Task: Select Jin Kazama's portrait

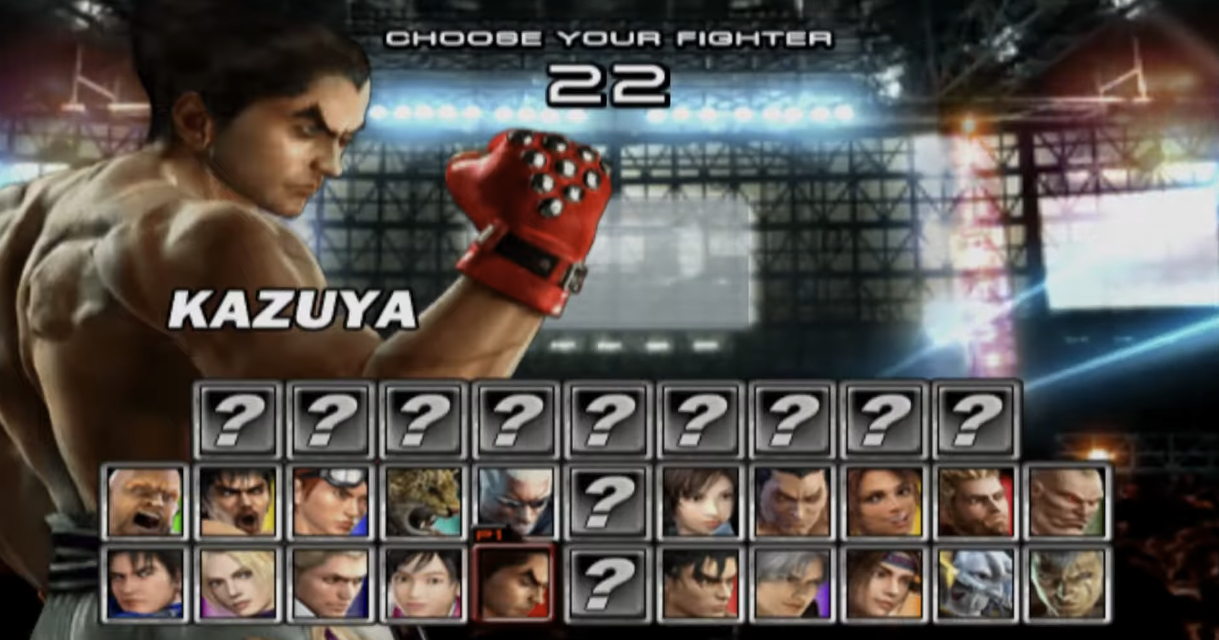Action: [x=699, y=582]
